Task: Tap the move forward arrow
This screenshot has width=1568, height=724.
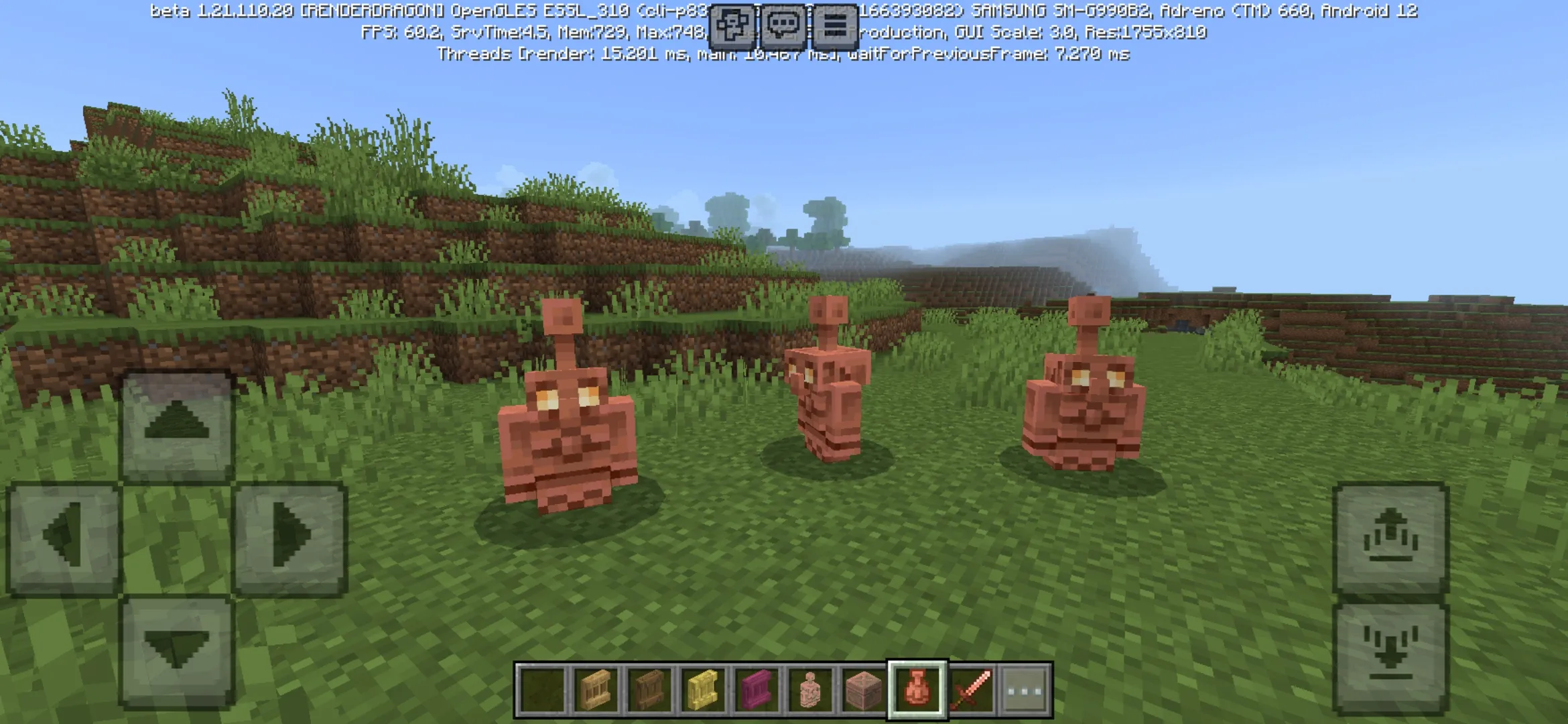Action: [177, 424]
